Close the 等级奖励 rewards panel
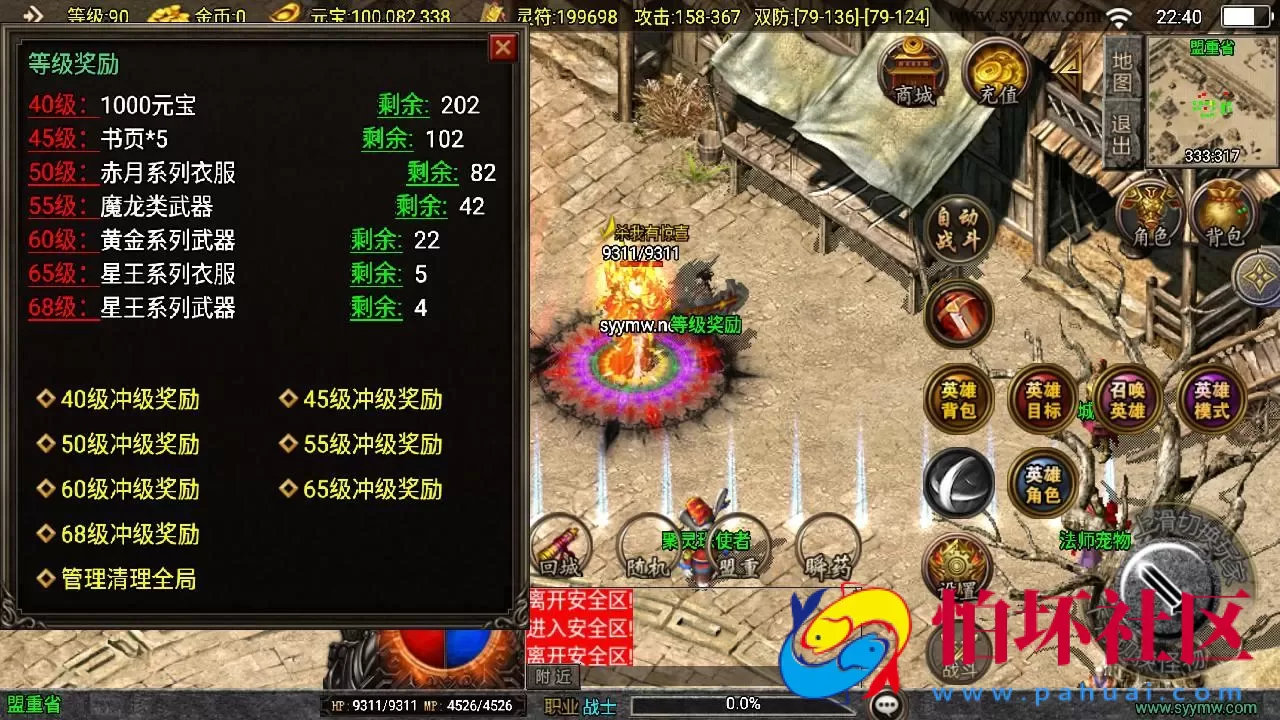 503,47
